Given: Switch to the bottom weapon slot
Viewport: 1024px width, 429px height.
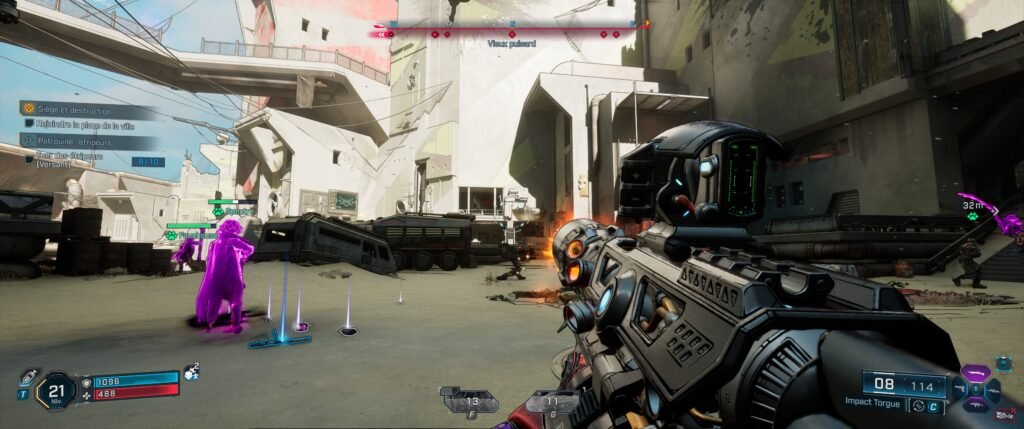Looking at the screenshot, I should (x=975, y=404).
